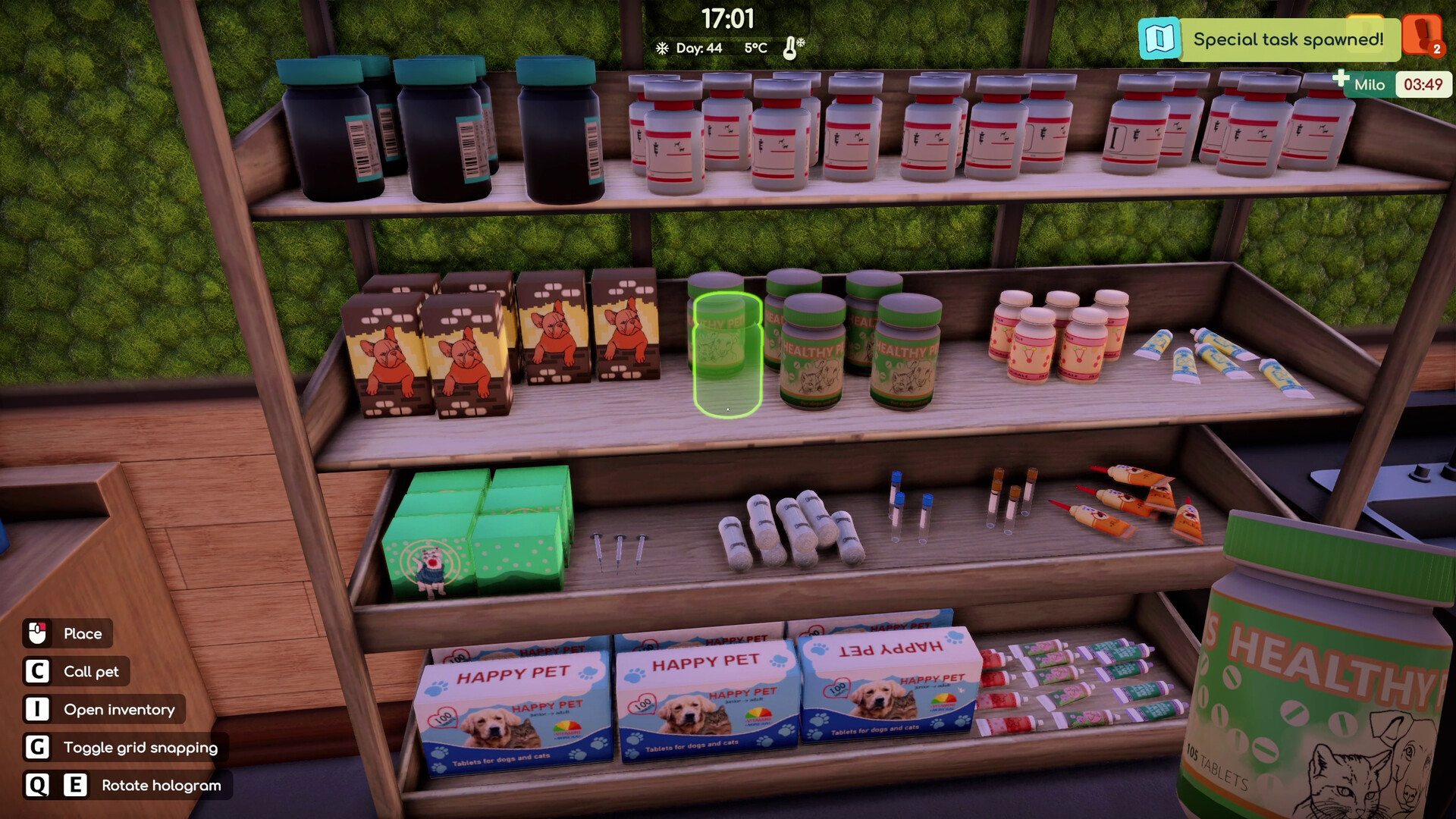Image resolution: width=1456 pixels, height=819 pixels.
Task: Select Milo's patient tracker entry
Action: pos(1369,85)
